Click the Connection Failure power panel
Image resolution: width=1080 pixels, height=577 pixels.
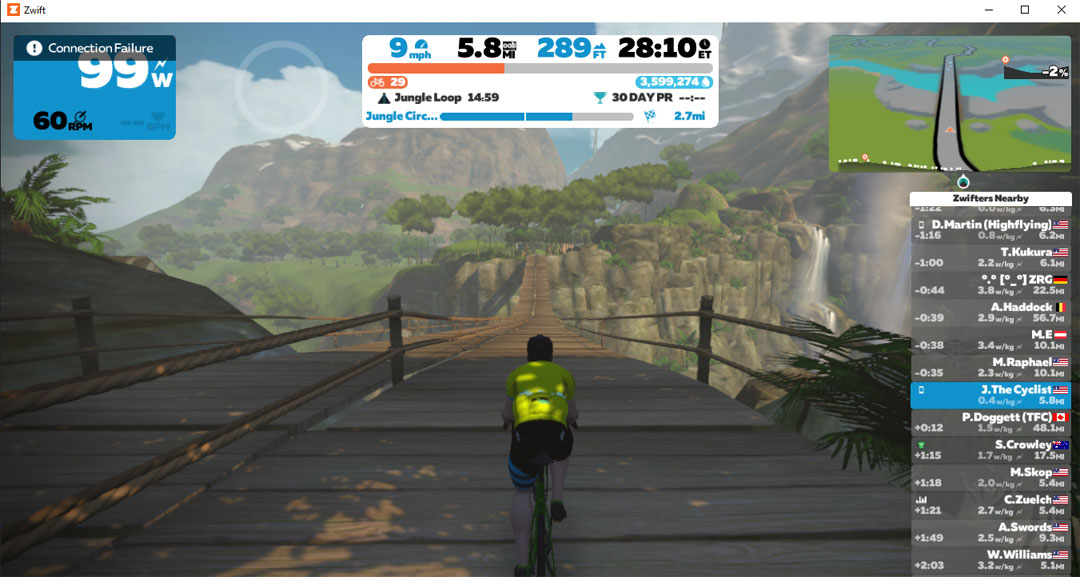point(94,87)
